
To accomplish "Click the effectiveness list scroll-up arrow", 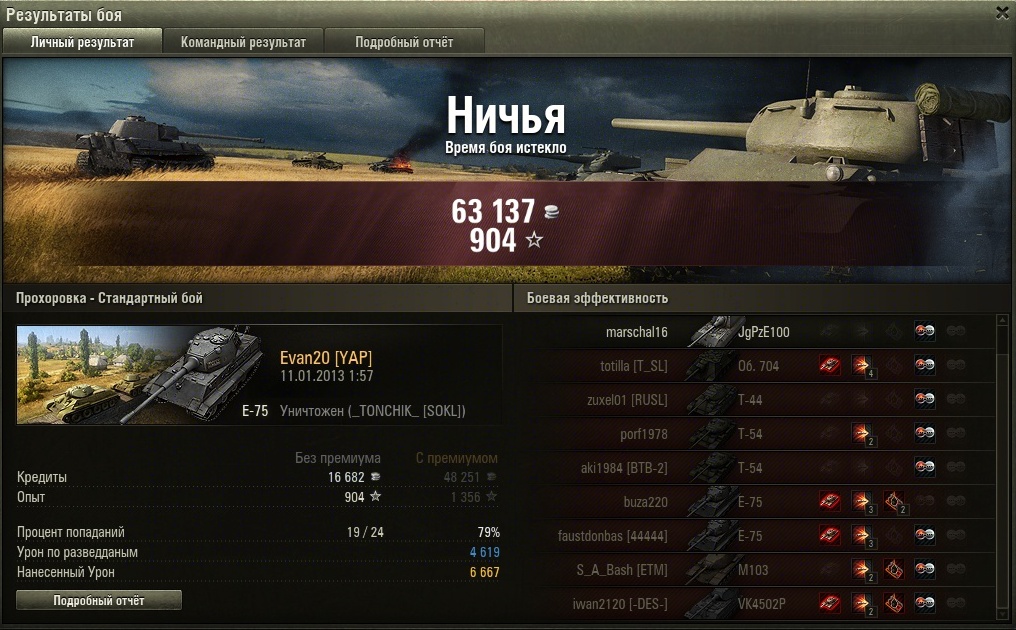I will coord(1003,320).
